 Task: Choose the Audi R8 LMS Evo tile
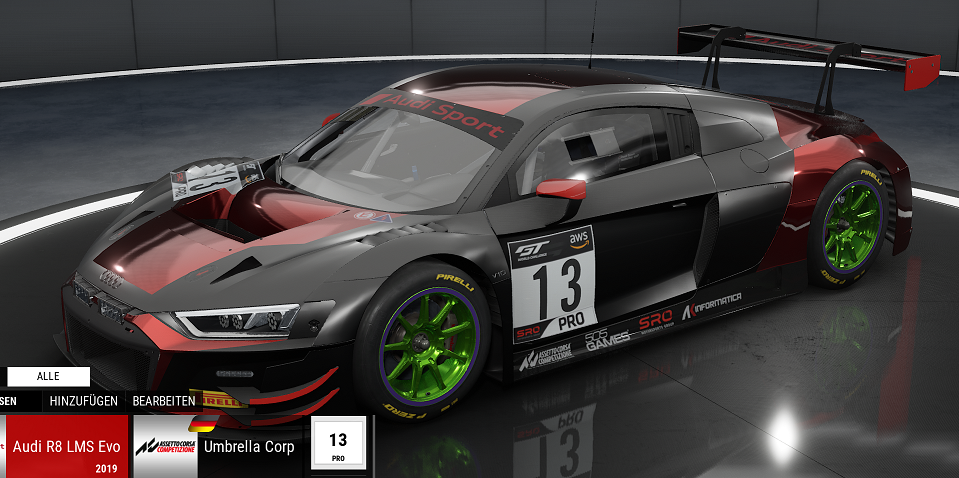[x=66, y=447]
